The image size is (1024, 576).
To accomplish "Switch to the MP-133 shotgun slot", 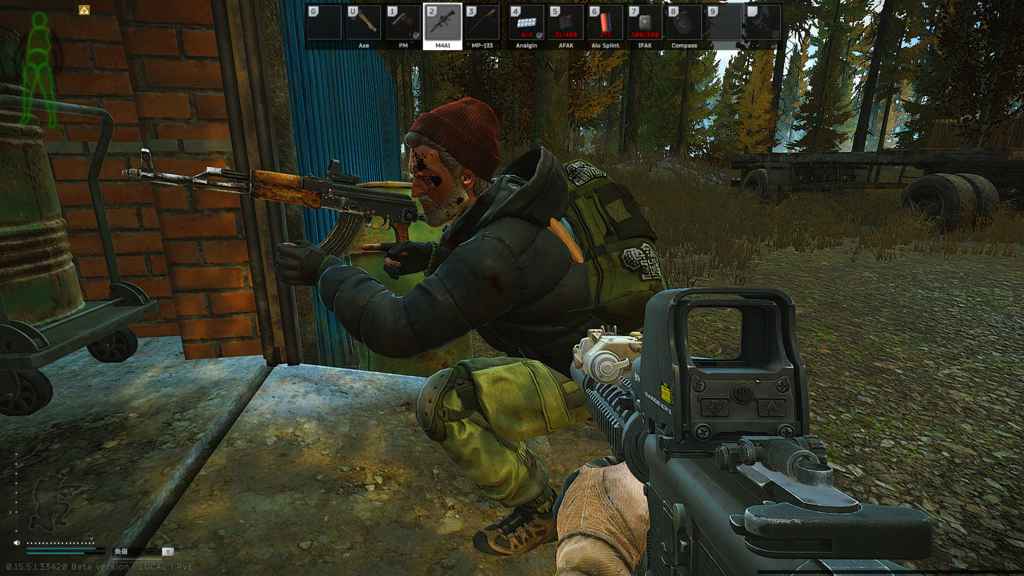I will click(x=482, y=24).
